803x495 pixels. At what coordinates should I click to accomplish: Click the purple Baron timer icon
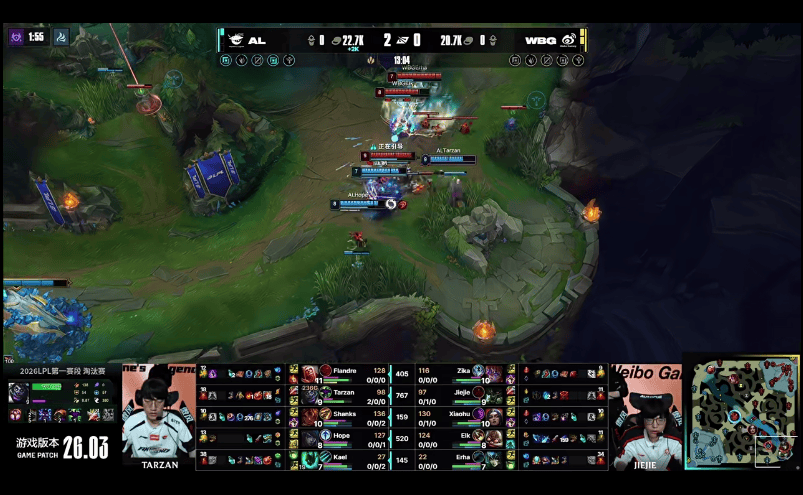point(16,37)
